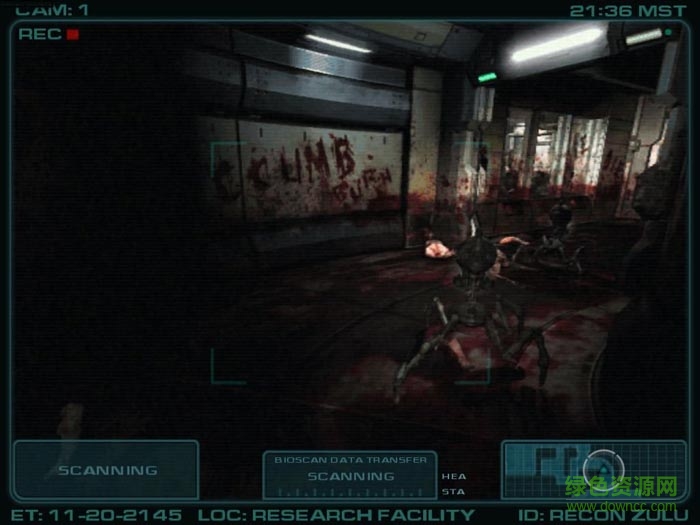Select the Bioscan Data Transfer panel
The width and height of the screenshot is (700, 525).
tap(350, 475)
